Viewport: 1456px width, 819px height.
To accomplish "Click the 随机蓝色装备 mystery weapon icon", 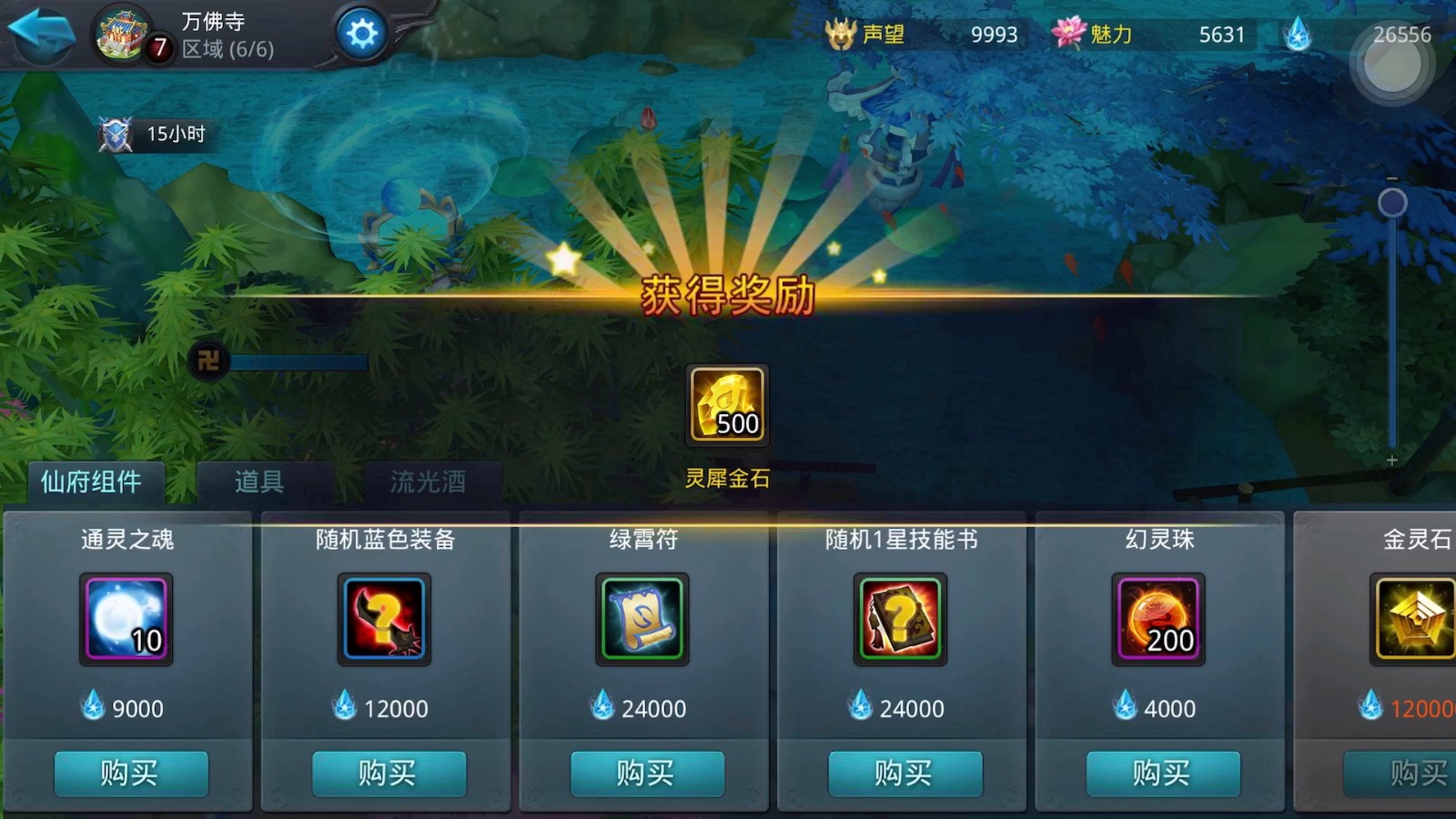I will click(x=383, y=620).
